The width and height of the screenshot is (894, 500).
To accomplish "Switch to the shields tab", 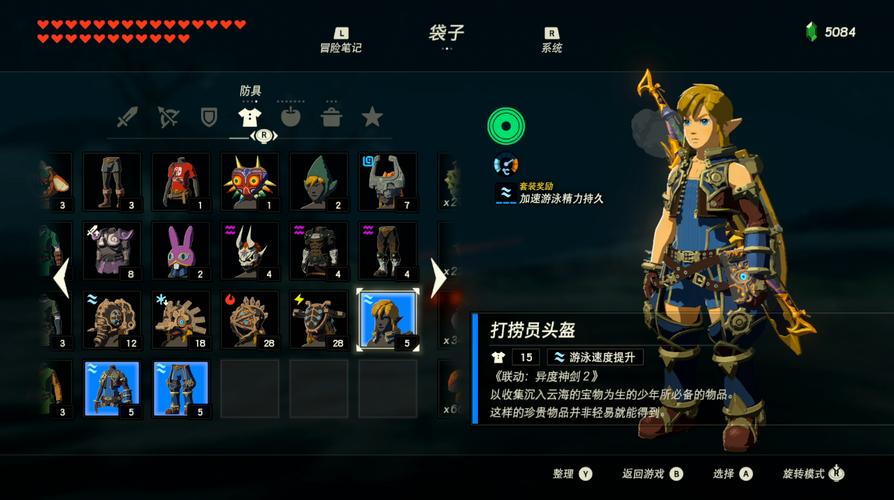I will pos(209,117).
